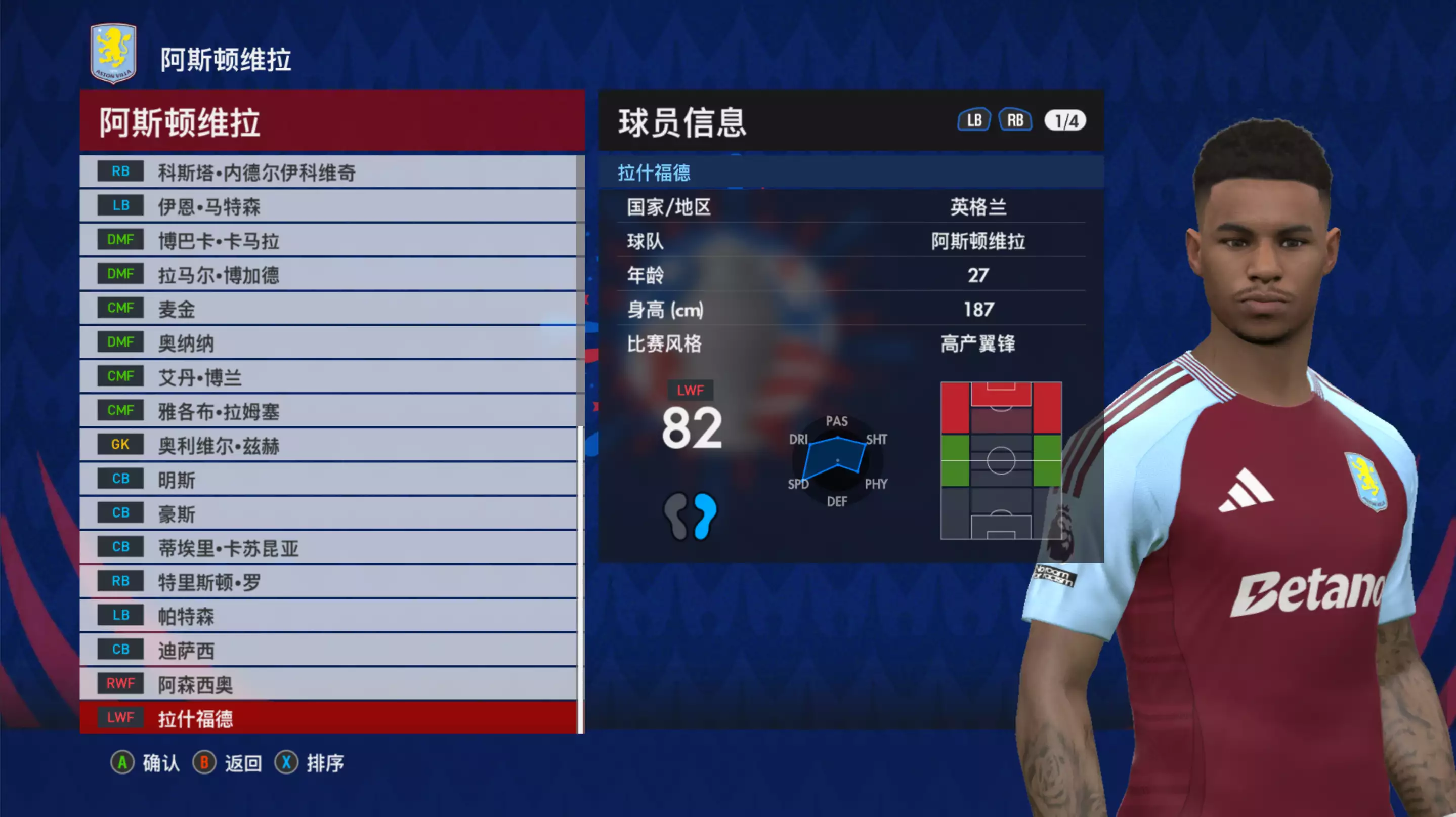Pick 蒂埃里•卡苏昆亚 from the squad
Image resolution: width=1456 pixels, height=817 pixels.
click(328, 547)
